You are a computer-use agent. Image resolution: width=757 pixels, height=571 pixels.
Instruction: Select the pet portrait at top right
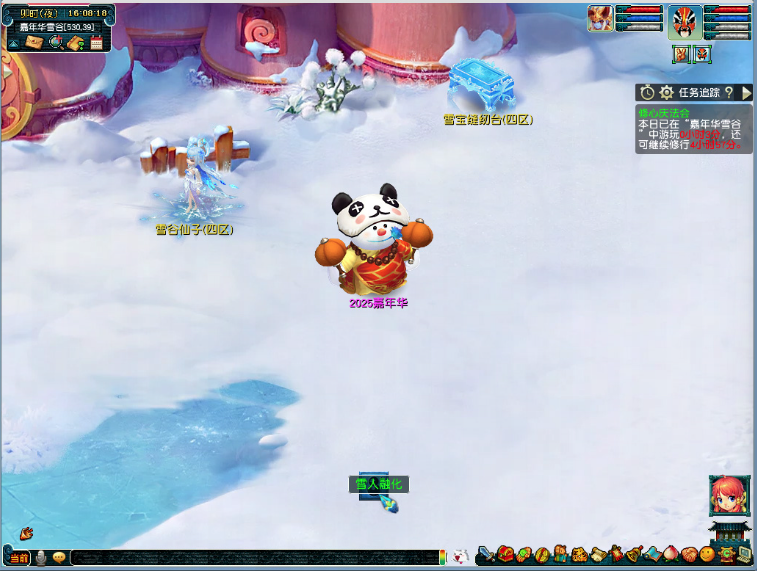coord(600,18)
